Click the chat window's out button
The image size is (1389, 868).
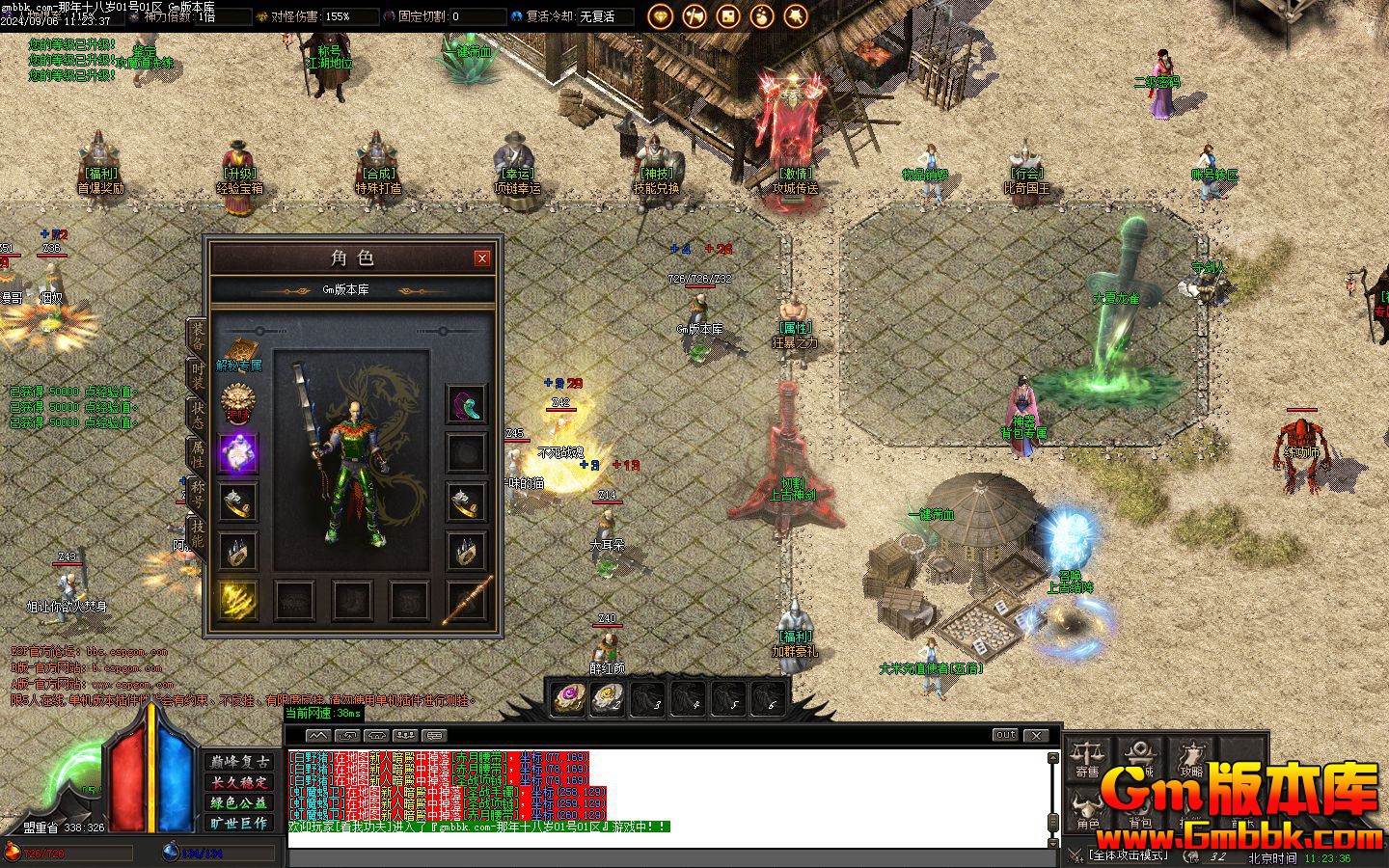(x=1005, y=735)
